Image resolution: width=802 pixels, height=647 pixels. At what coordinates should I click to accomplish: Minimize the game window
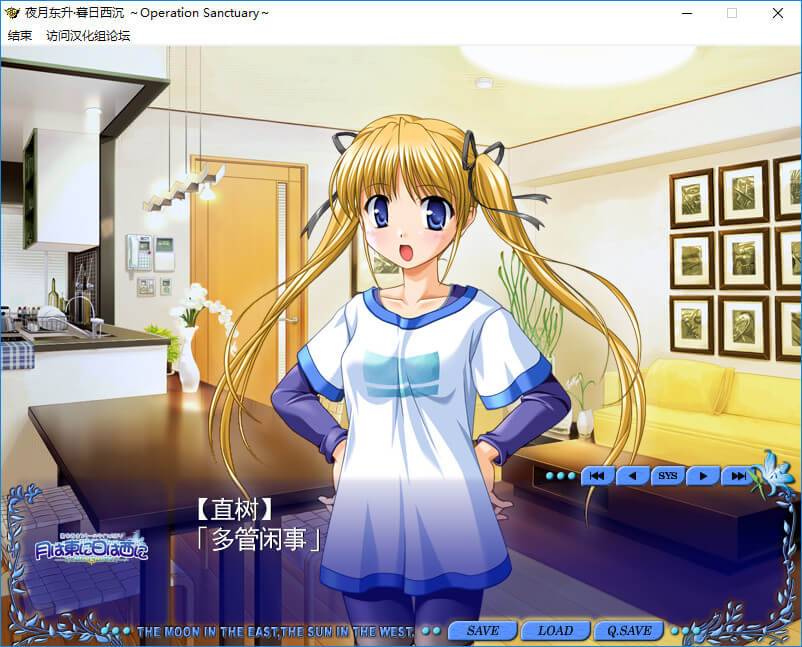[686, 13]
